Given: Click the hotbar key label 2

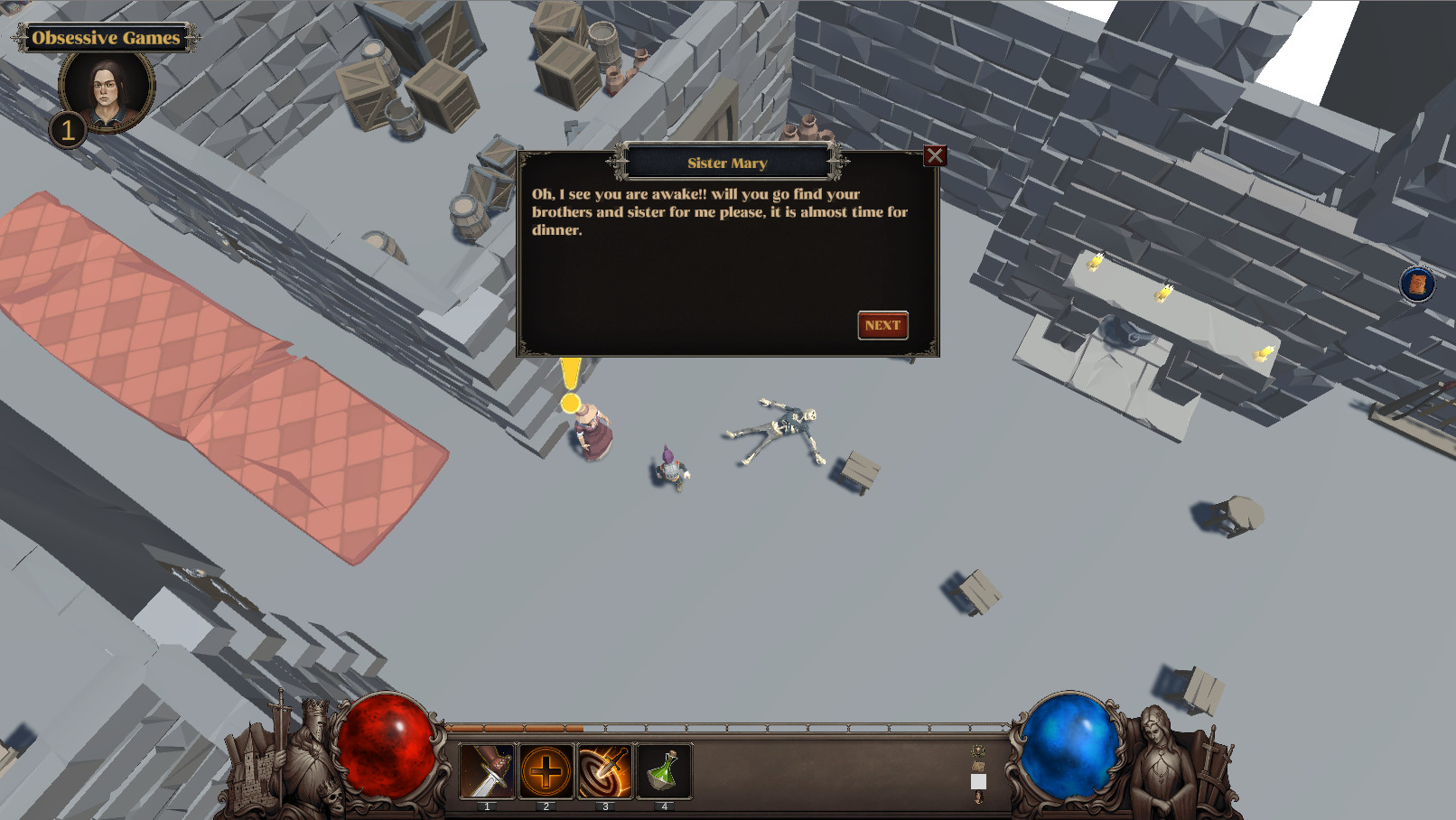Looking at the screenshot, I should [x=548, y=808].
